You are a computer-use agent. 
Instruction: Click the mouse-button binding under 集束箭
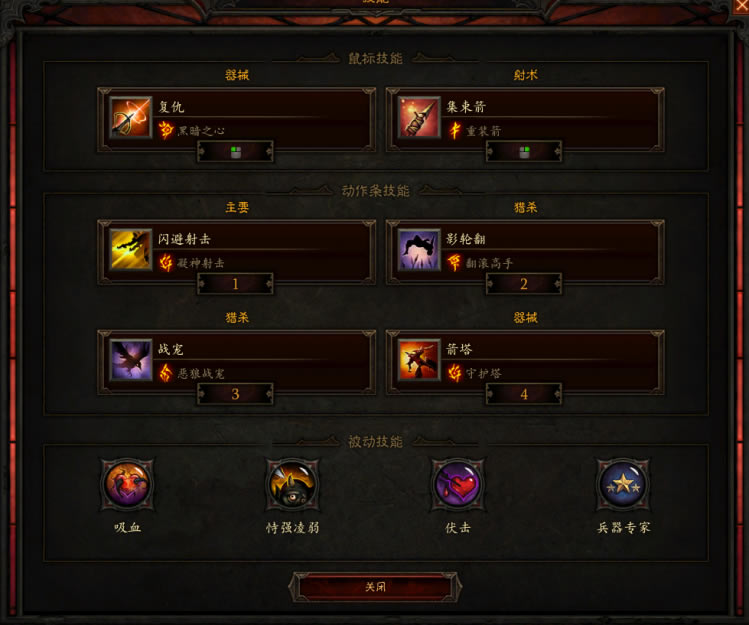(524, 152)
